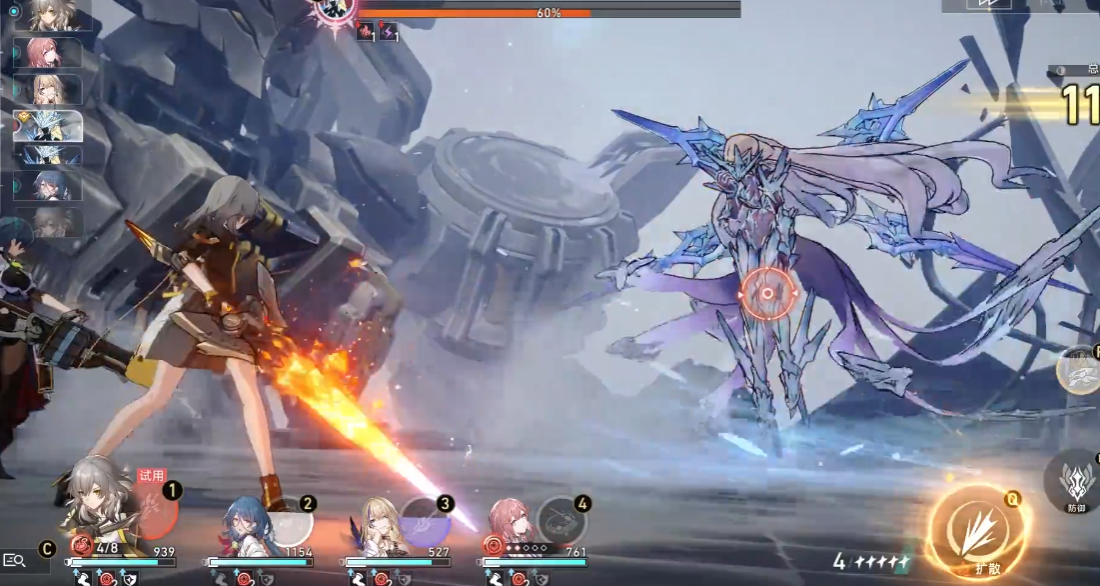This screenshot has width=1100, height=586.
Task: Trigger the blonde character's purple ultimate orb
Action: tap(426, 519)
